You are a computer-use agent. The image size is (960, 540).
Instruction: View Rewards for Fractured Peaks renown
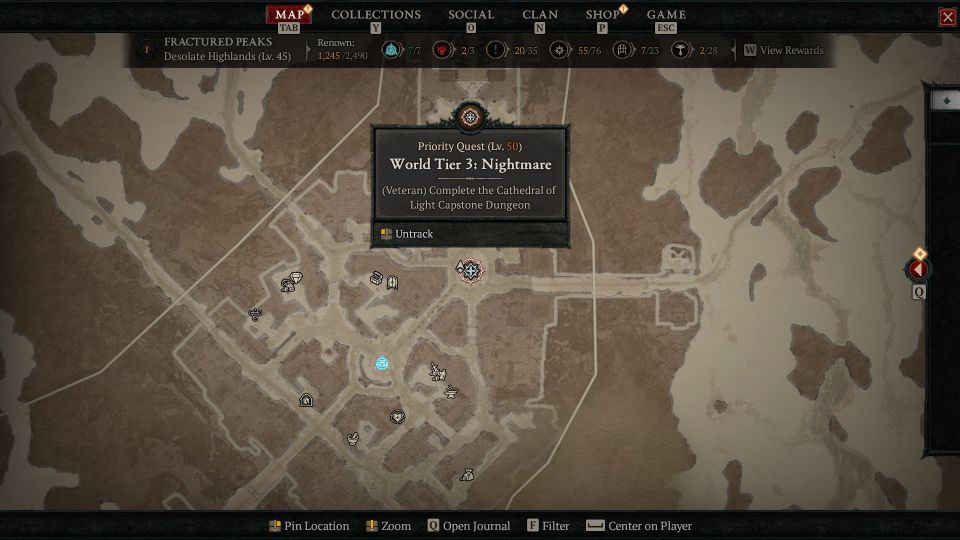click(784, 50)
